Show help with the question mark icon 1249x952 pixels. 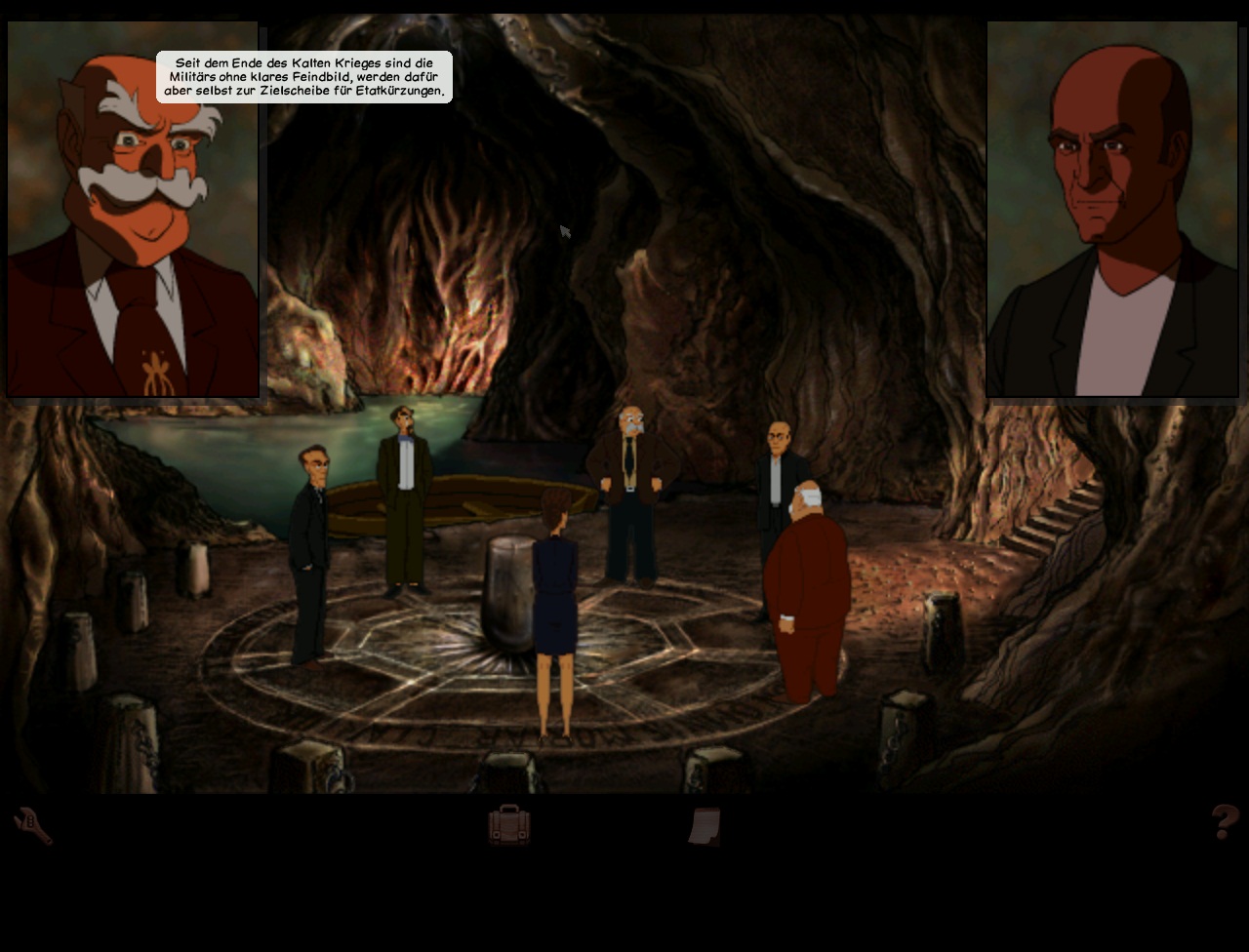(x=1225, y=822)
